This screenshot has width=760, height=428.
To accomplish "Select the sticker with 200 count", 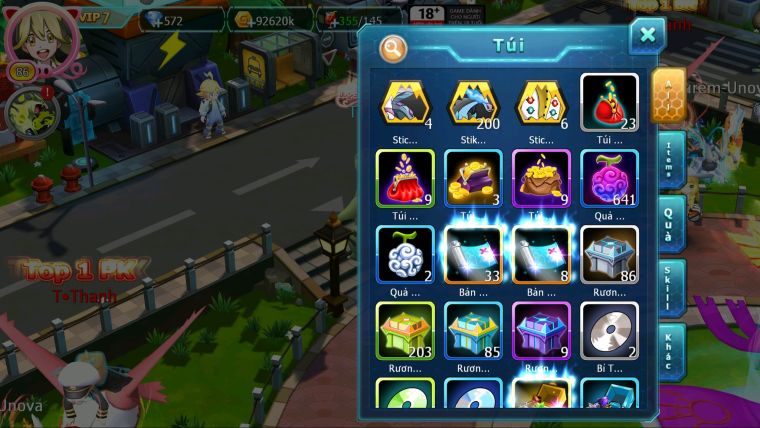I will [473, 102].
